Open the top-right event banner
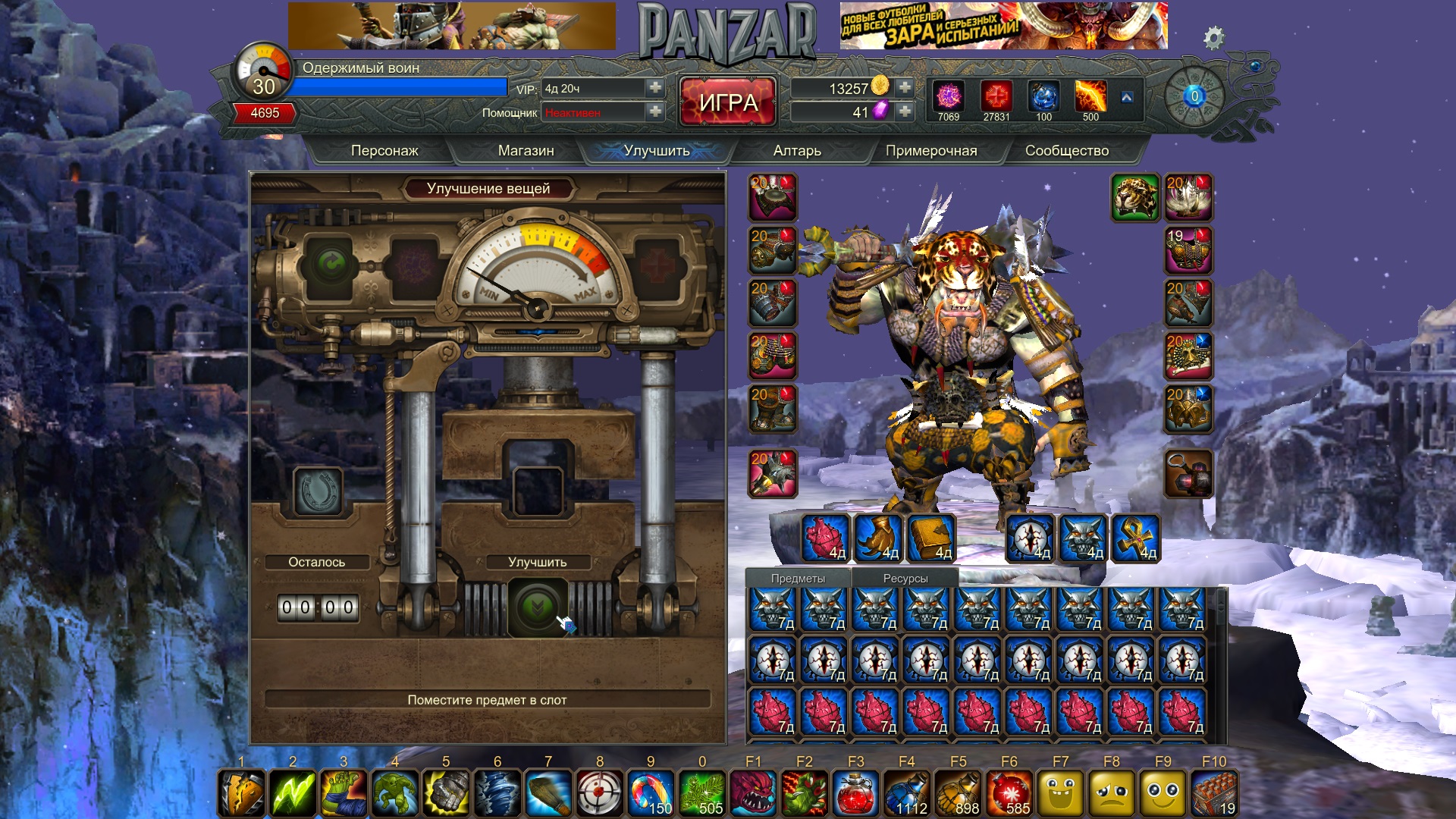 [1003, 26]
